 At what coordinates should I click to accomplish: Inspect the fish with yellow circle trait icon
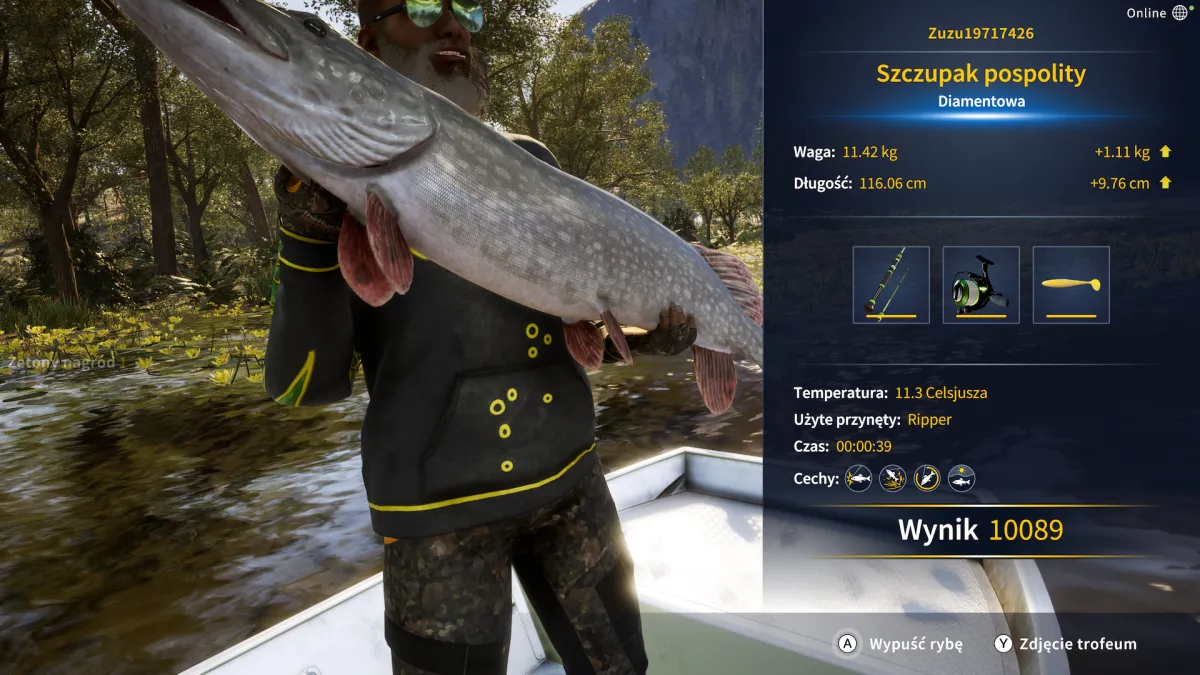[927, 478]
